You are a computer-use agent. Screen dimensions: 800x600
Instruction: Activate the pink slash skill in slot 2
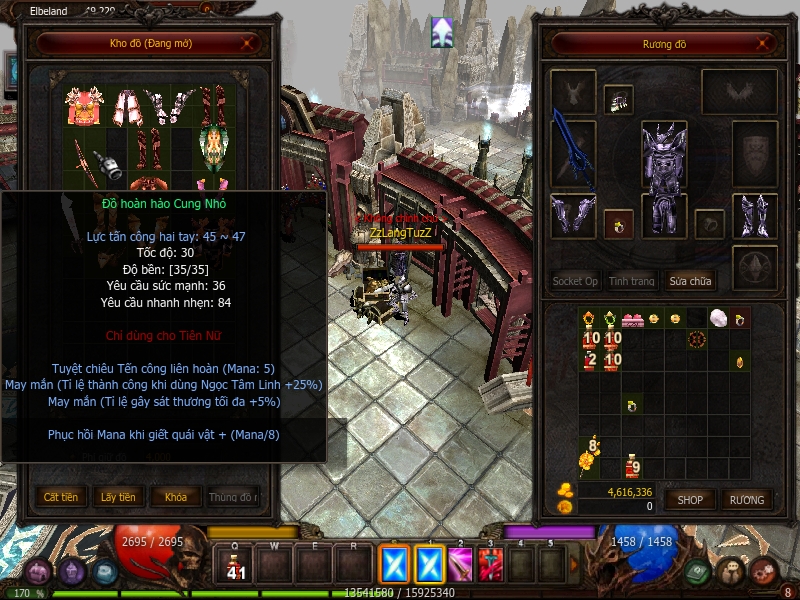(460, 565)
